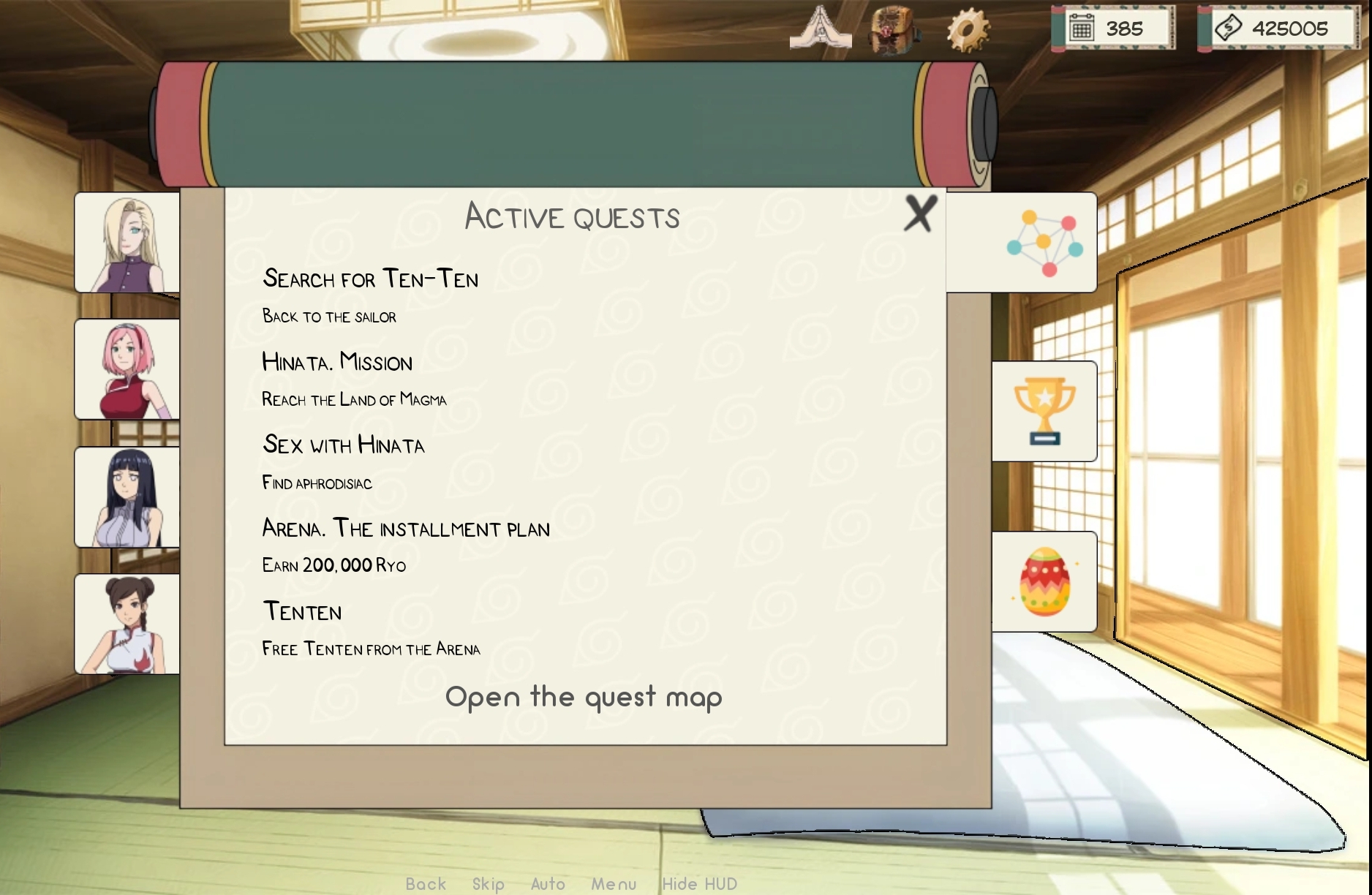The height and width of the screenshot is (895, 1372).
Task: Open the skill tree panel
Action: (x=1045, y=241)
